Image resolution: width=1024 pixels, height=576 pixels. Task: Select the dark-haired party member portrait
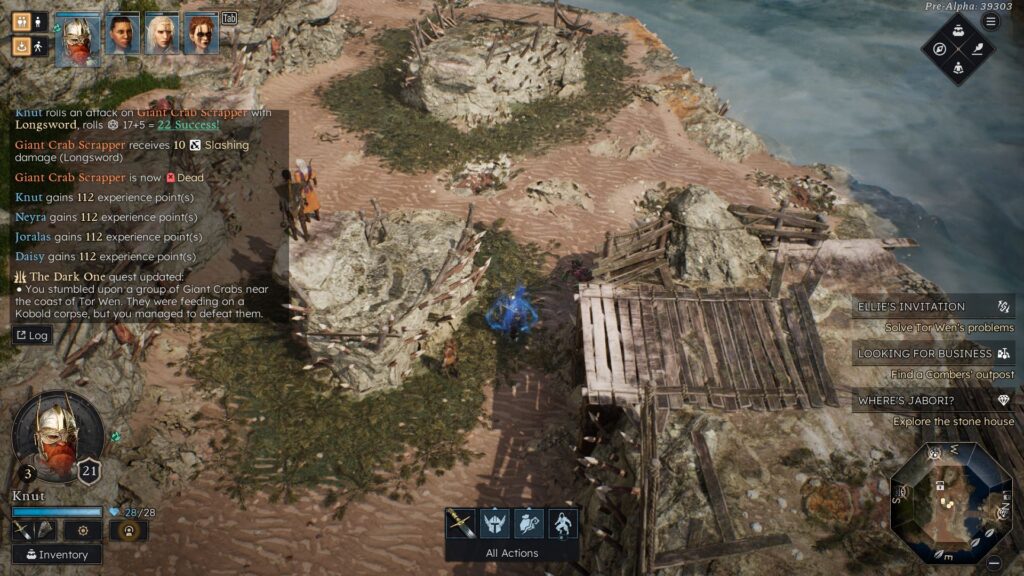pos(122,35)
